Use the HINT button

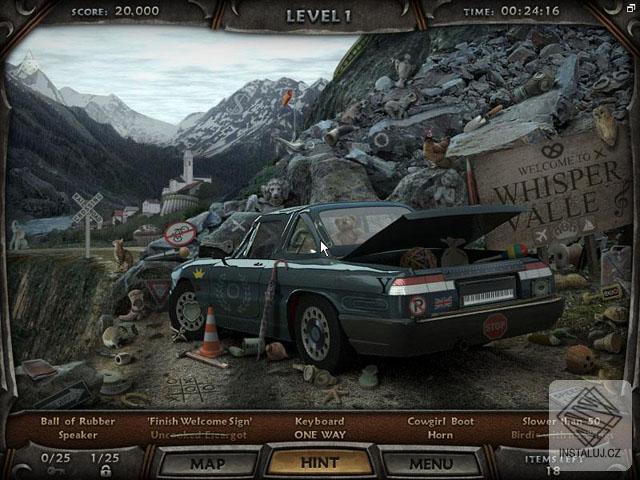pos(319,462)
